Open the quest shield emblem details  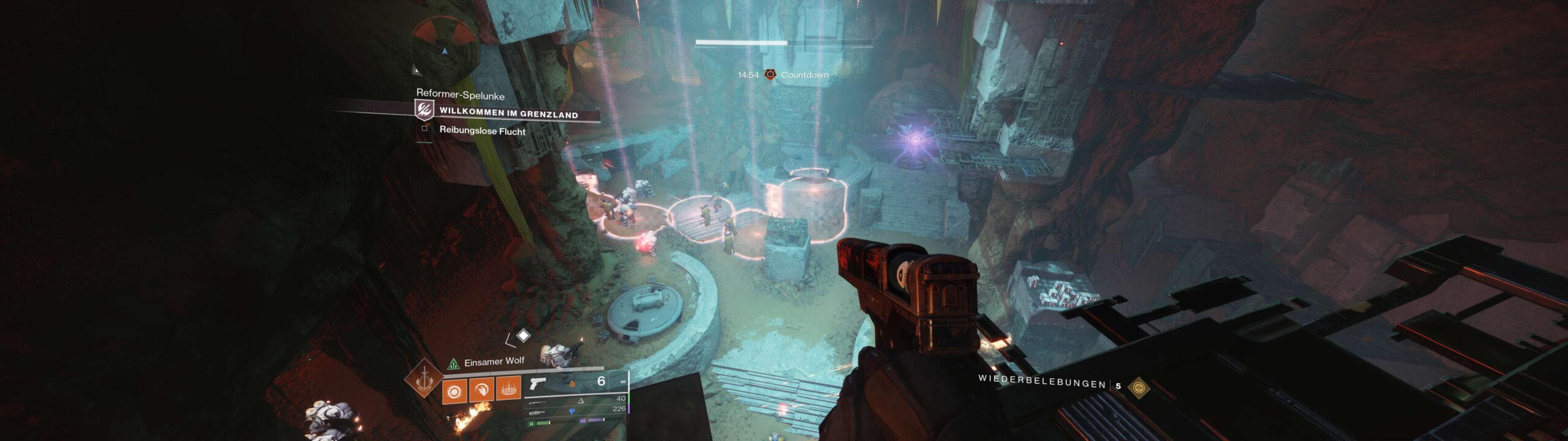[424, 111]
